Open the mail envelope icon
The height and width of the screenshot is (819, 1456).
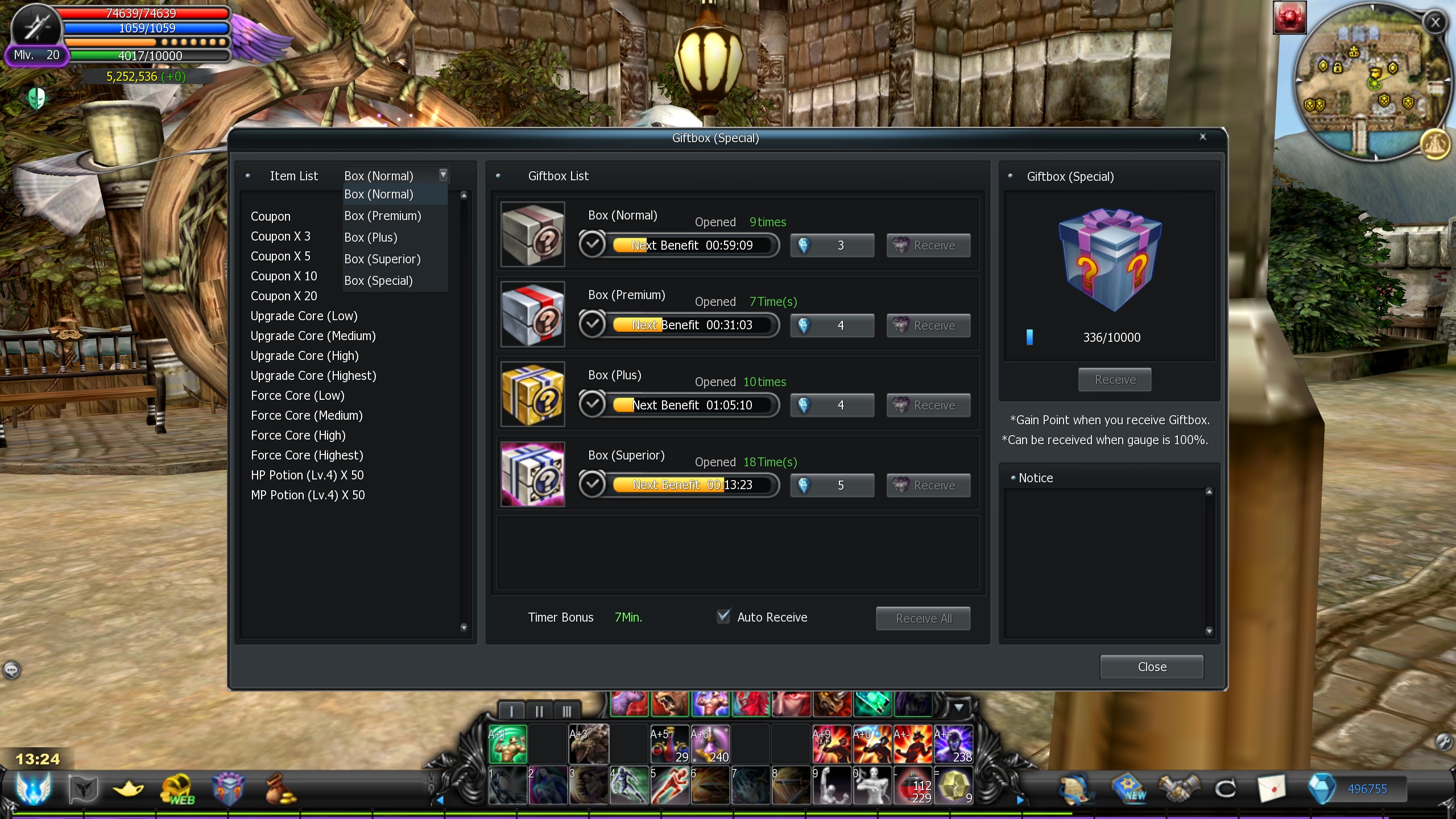pyautogui.click(x=1272, y=789)
